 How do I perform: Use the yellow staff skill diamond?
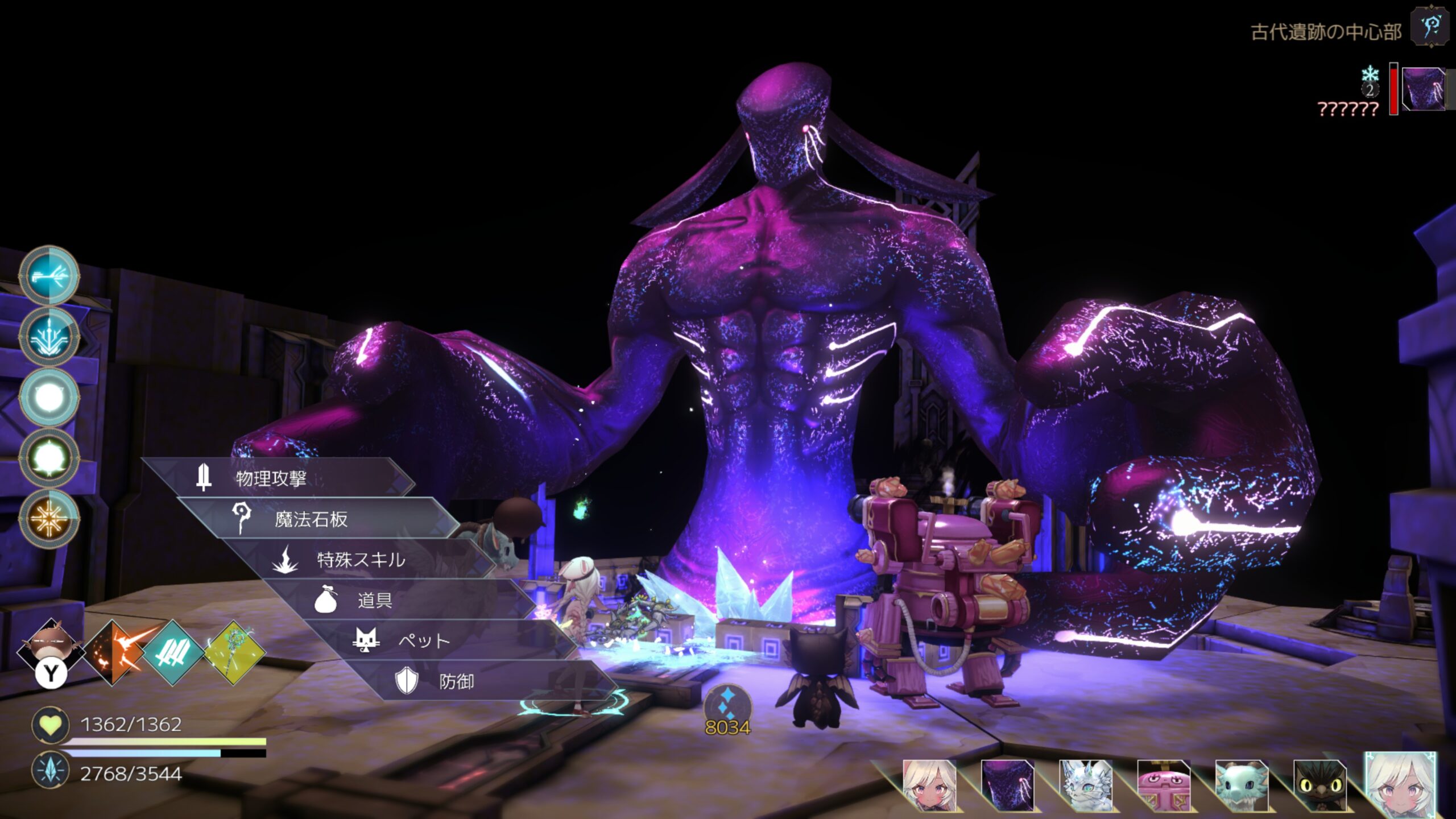tap(234, 652)
